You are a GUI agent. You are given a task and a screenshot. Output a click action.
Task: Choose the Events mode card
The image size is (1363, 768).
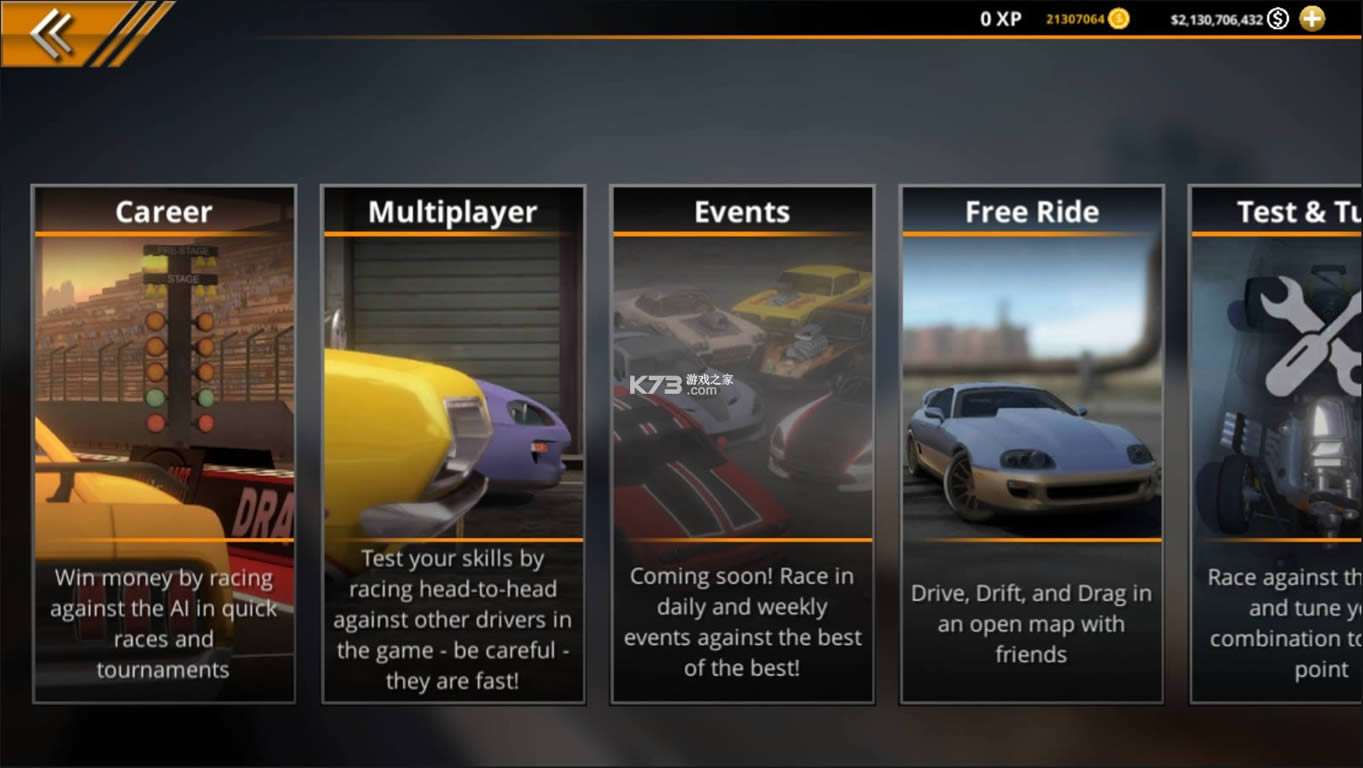tap(742, 443)
